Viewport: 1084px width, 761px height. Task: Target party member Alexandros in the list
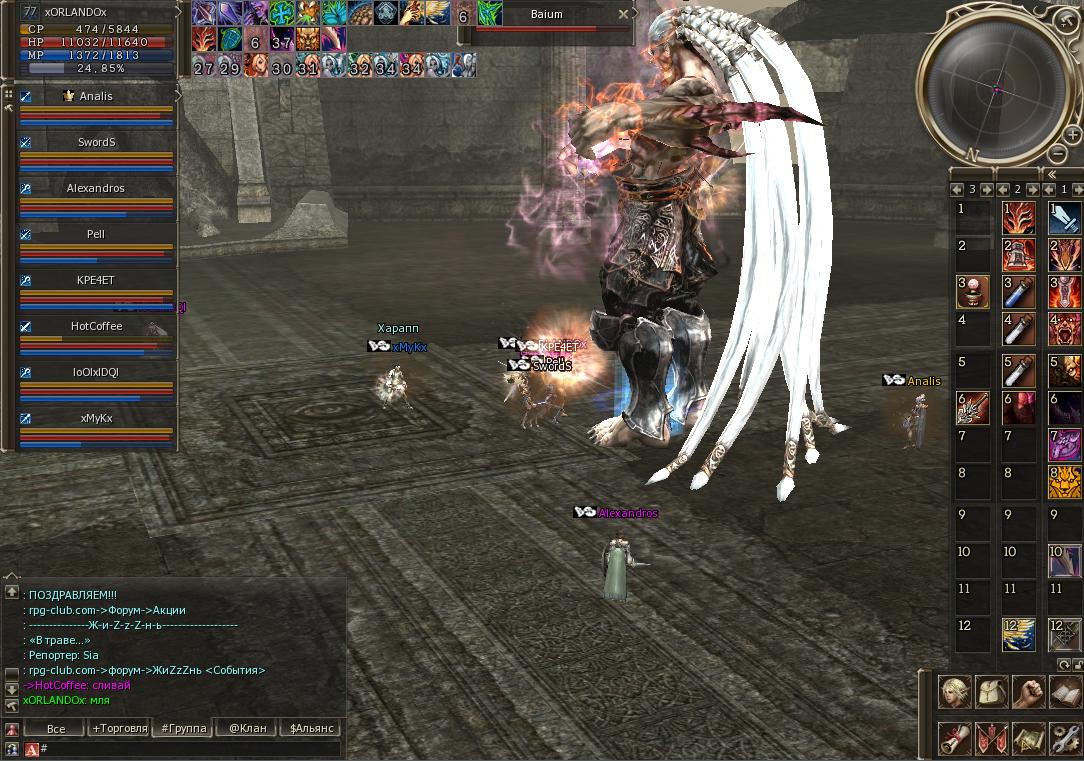(x=96, y=189)
